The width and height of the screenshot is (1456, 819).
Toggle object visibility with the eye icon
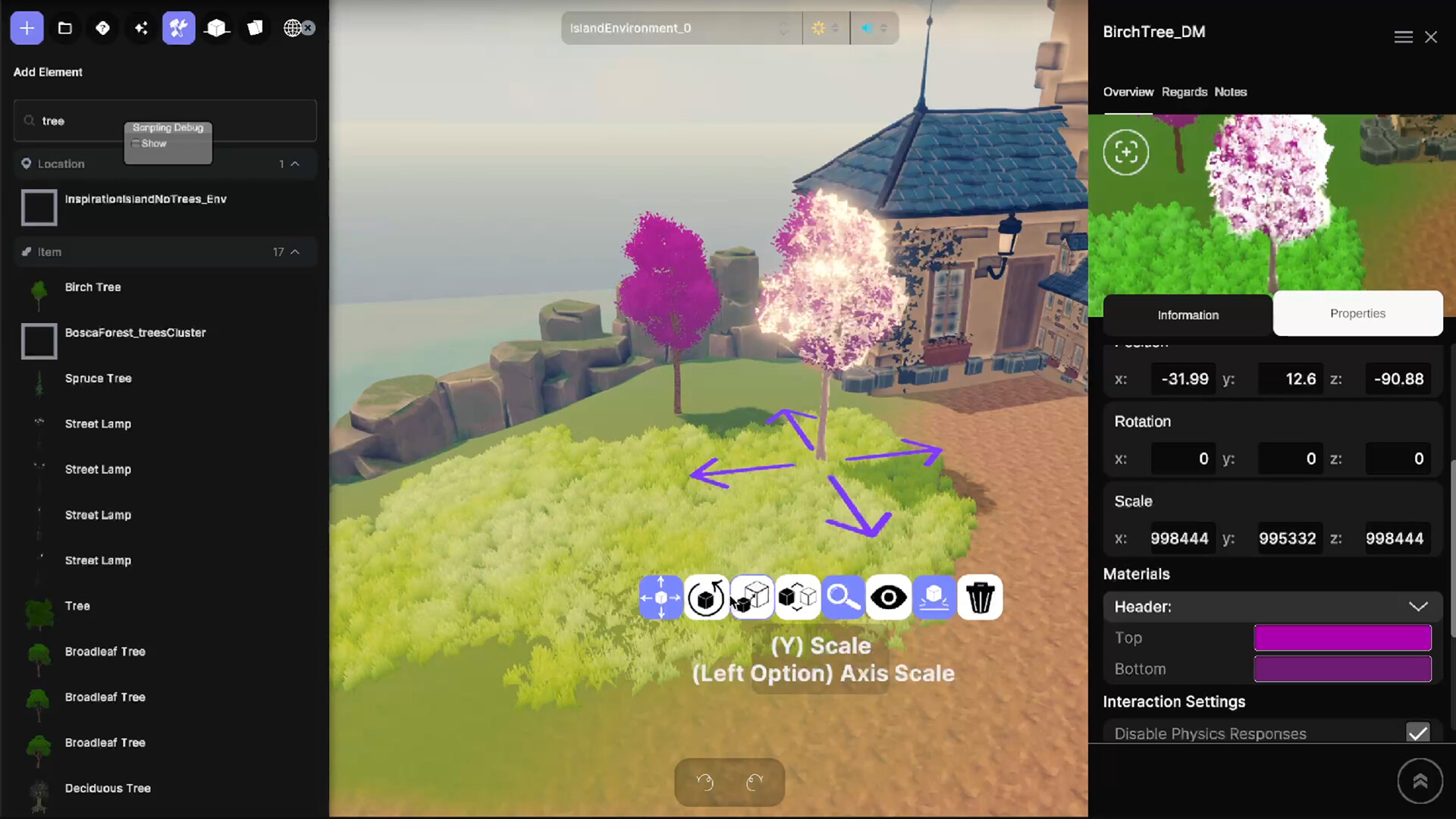point(889,598)
